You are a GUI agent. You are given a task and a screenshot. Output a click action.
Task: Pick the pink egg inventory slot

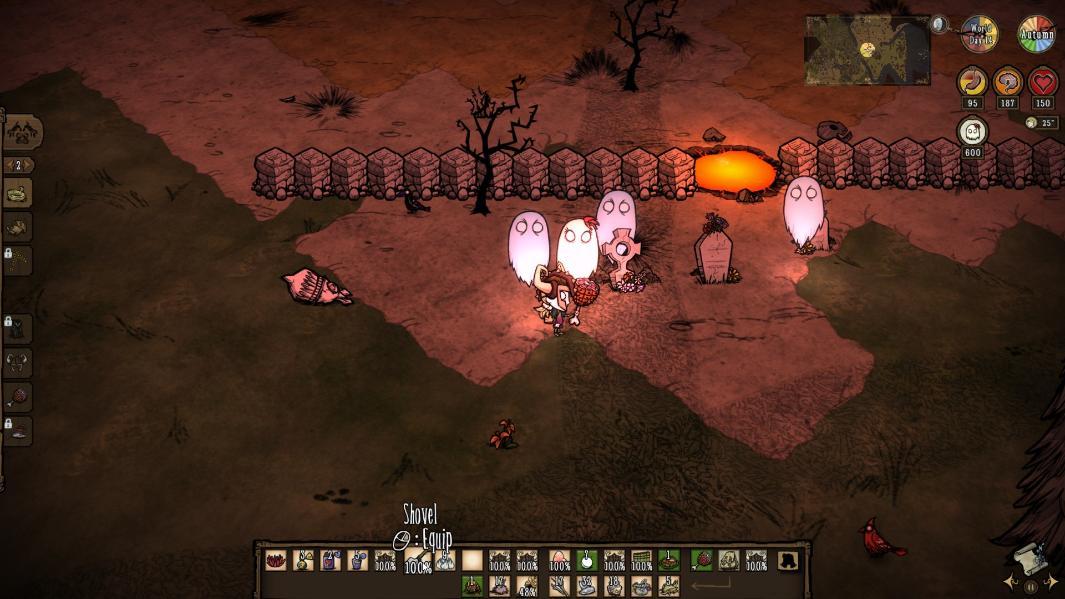[x=559, y=561]
